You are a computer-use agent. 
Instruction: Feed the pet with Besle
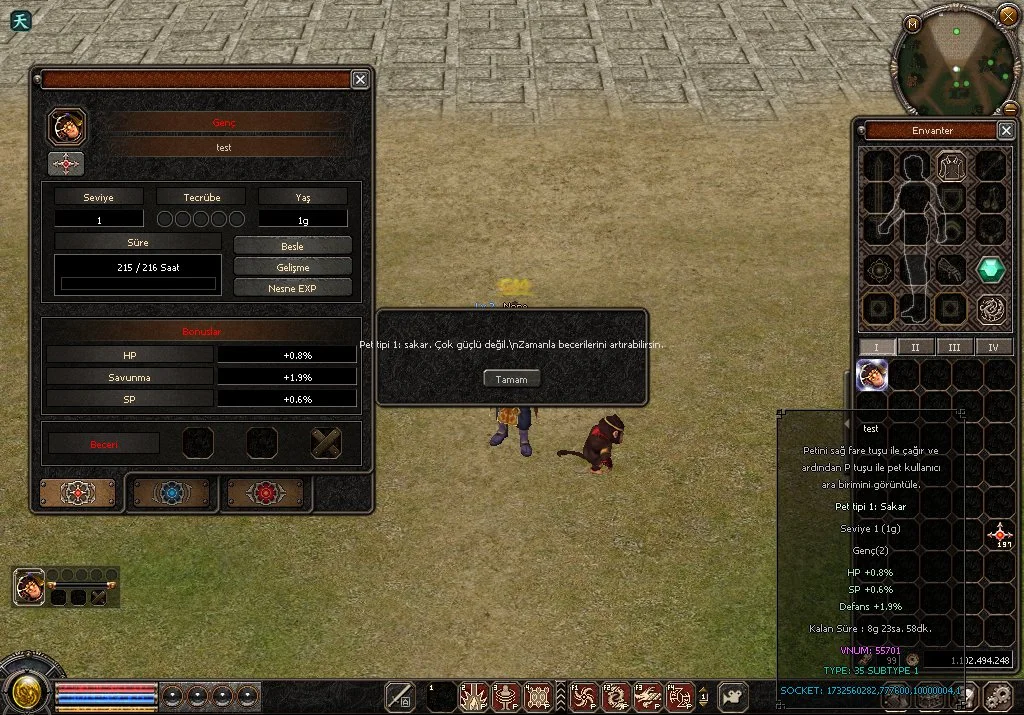coord(292,246)
